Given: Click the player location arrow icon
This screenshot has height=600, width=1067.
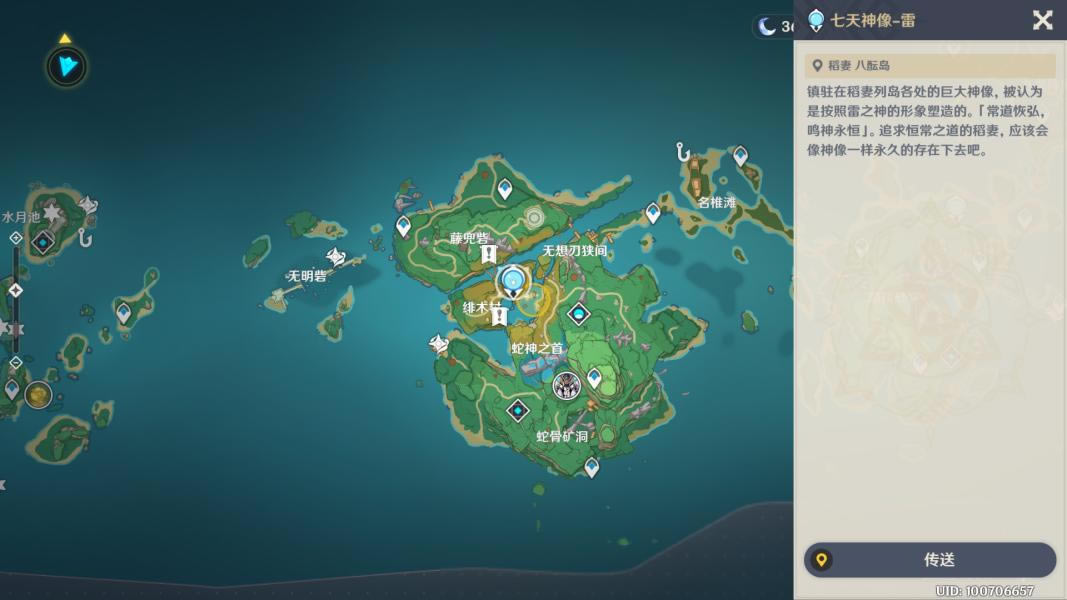Looking at the screenshot, I should pyautogui.click(x=67, y=66).
